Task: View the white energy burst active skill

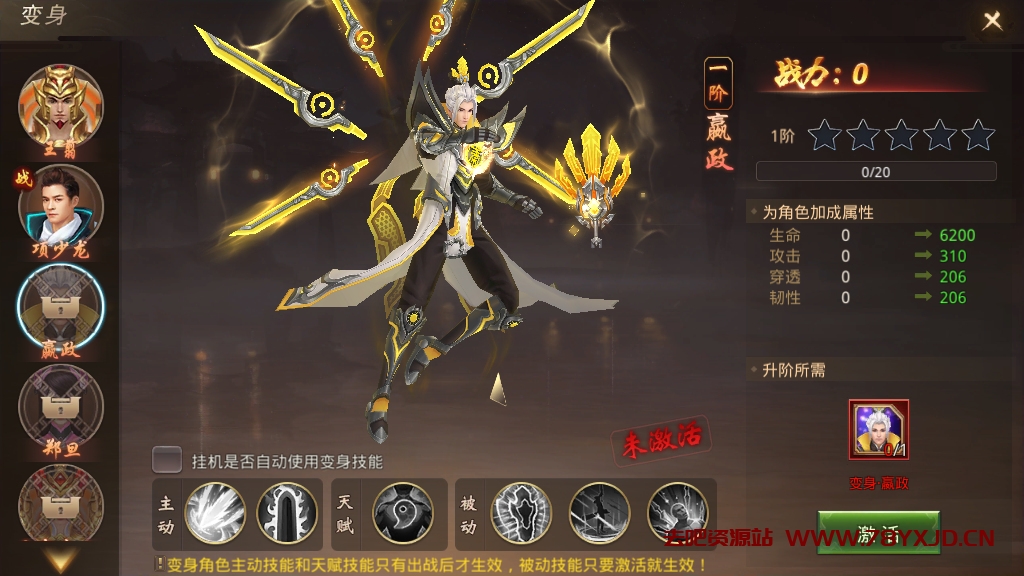Action: (x=215, y=512)
